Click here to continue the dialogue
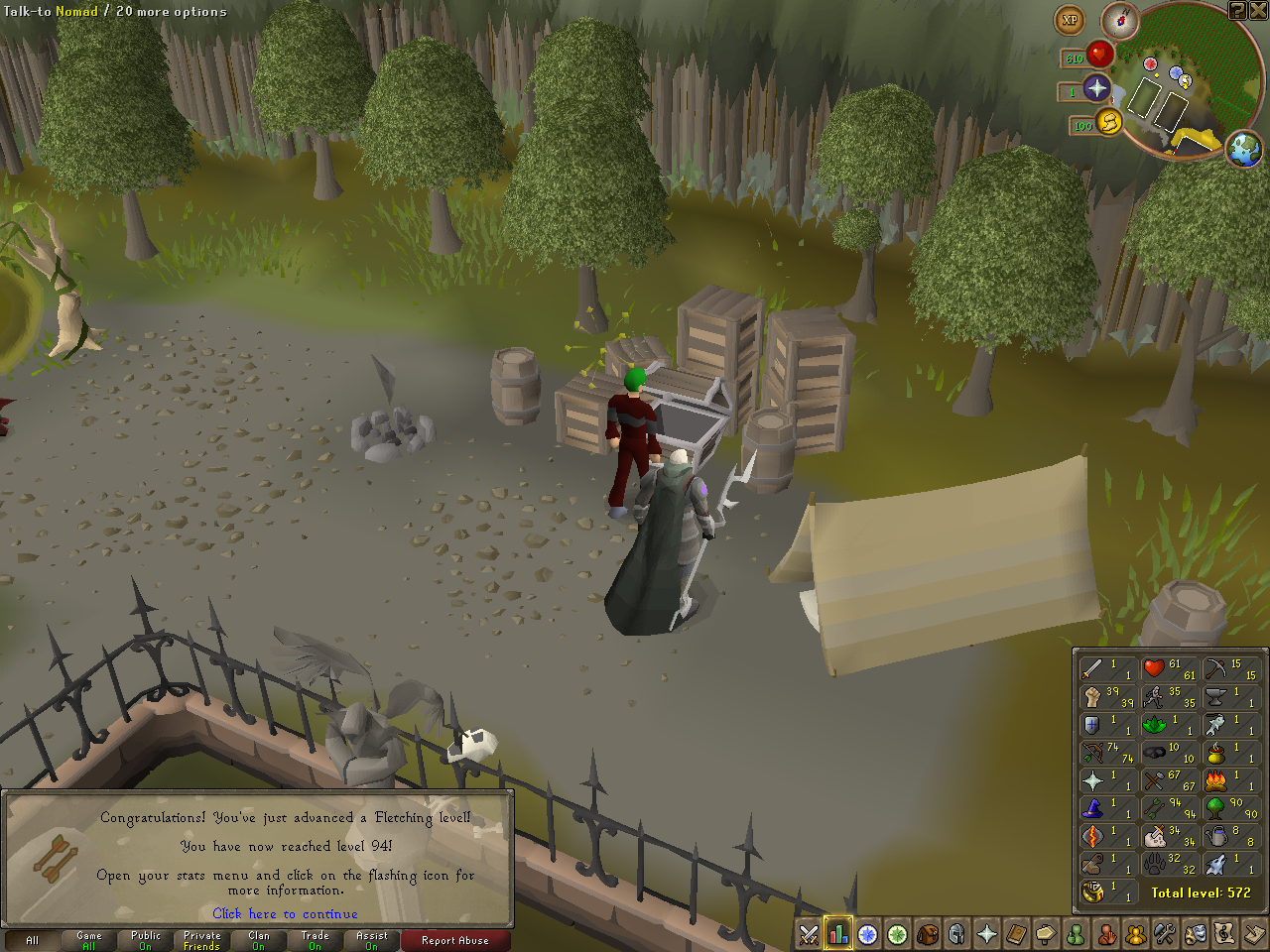 pos(285,913)
